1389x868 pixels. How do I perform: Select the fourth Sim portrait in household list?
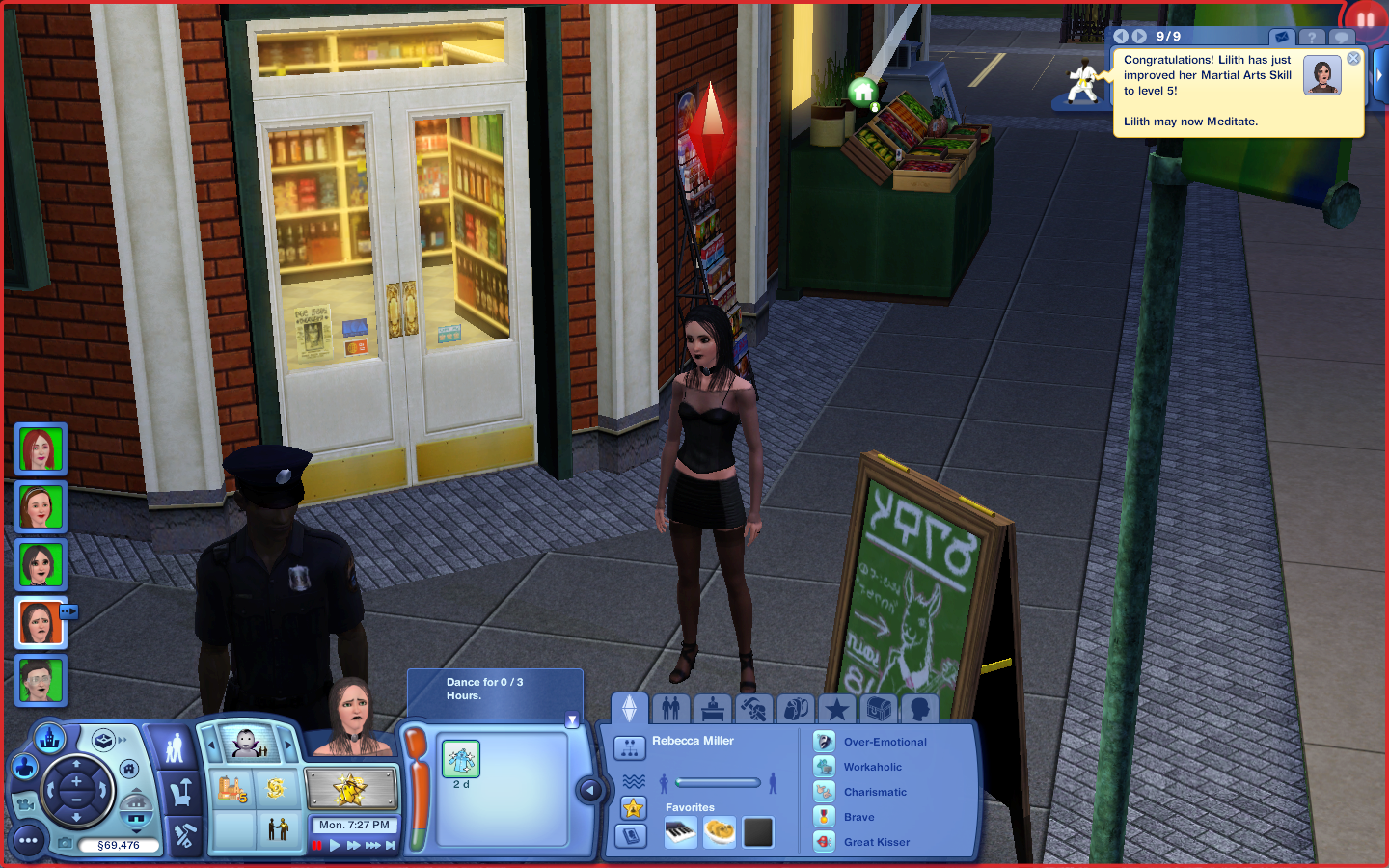coord(40,622)
